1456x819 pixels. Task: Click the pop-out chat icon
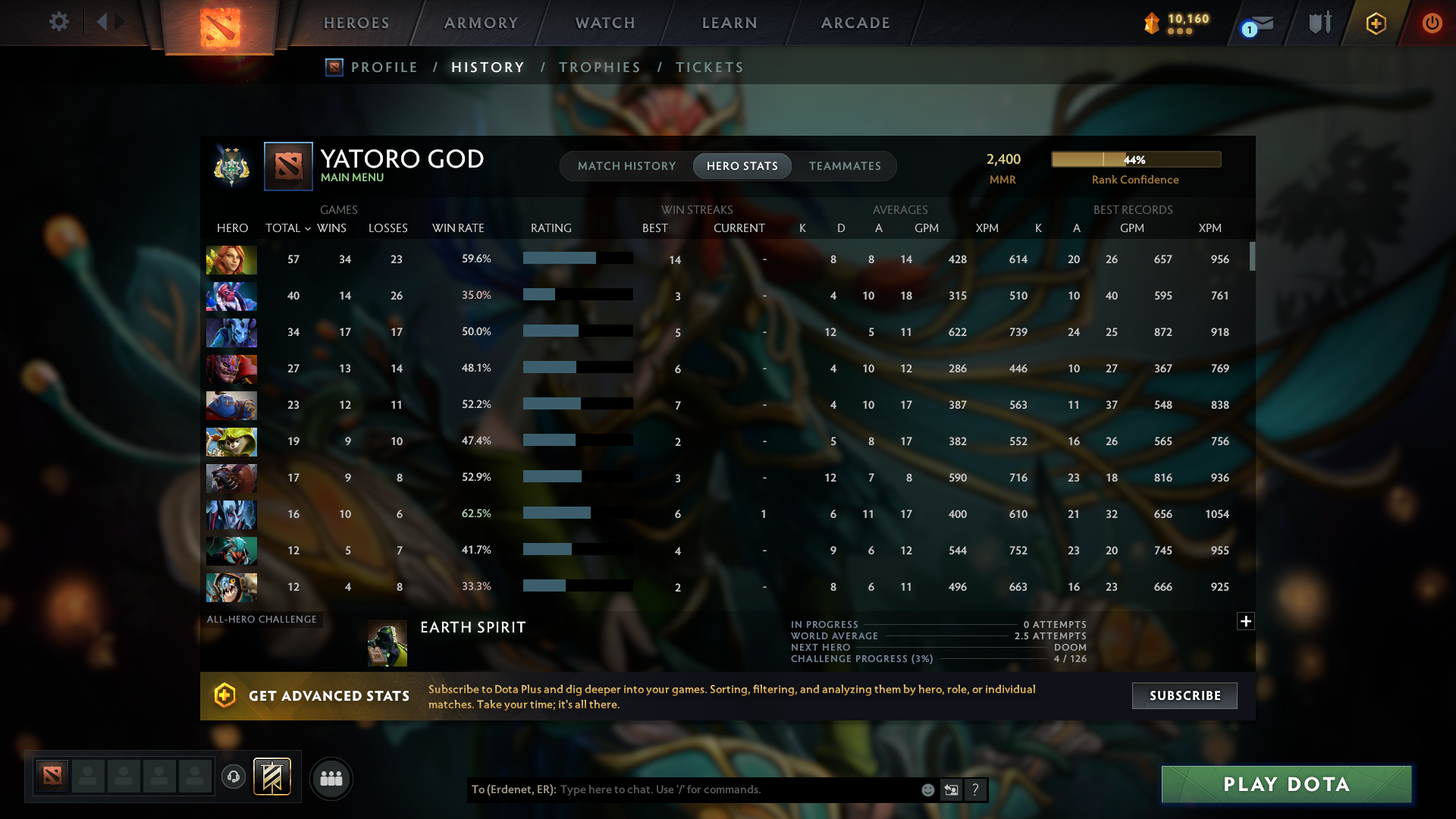pos(952,789)
